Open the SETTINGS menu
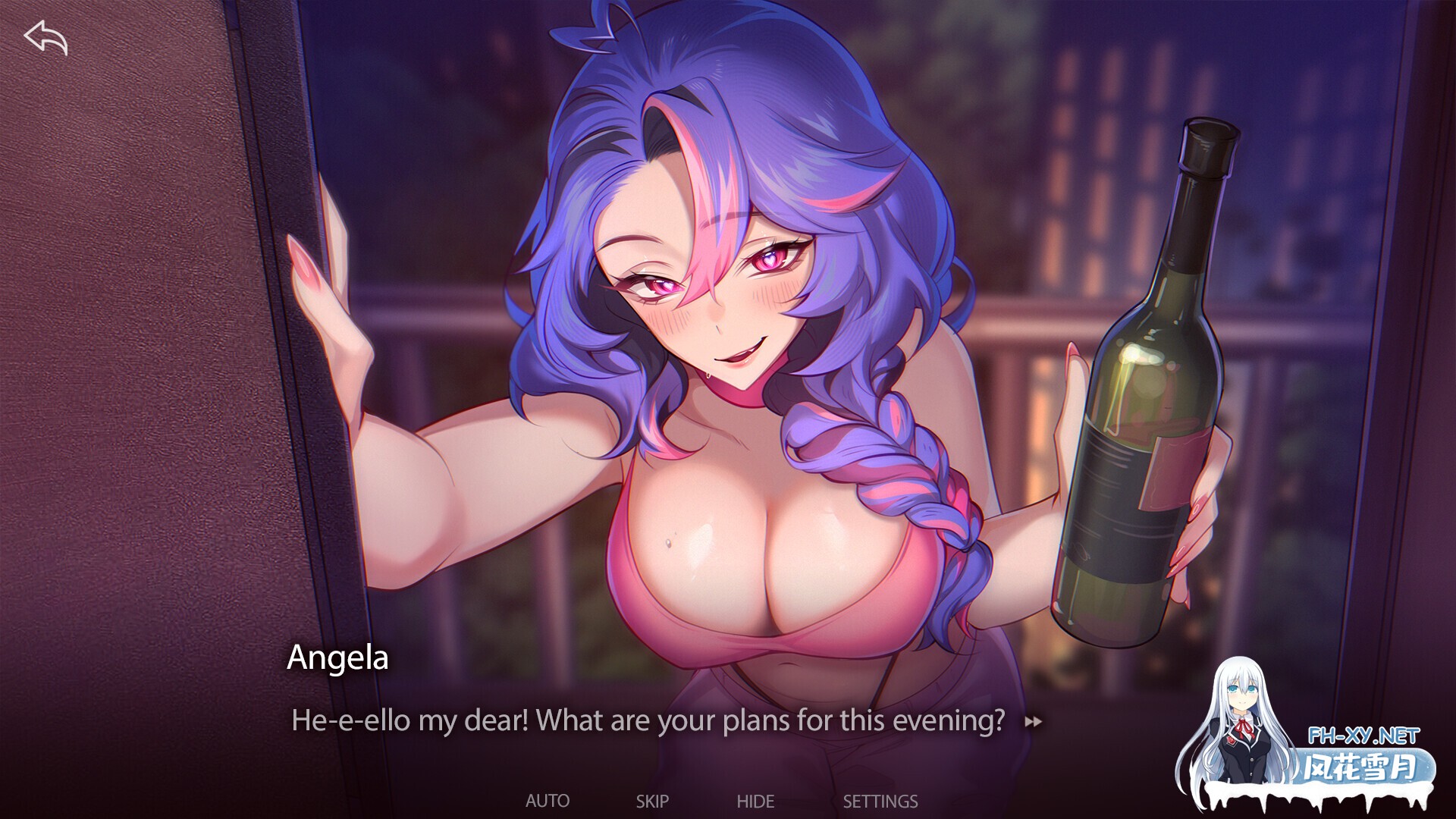 pyautogui.click(x=880, y=800)
